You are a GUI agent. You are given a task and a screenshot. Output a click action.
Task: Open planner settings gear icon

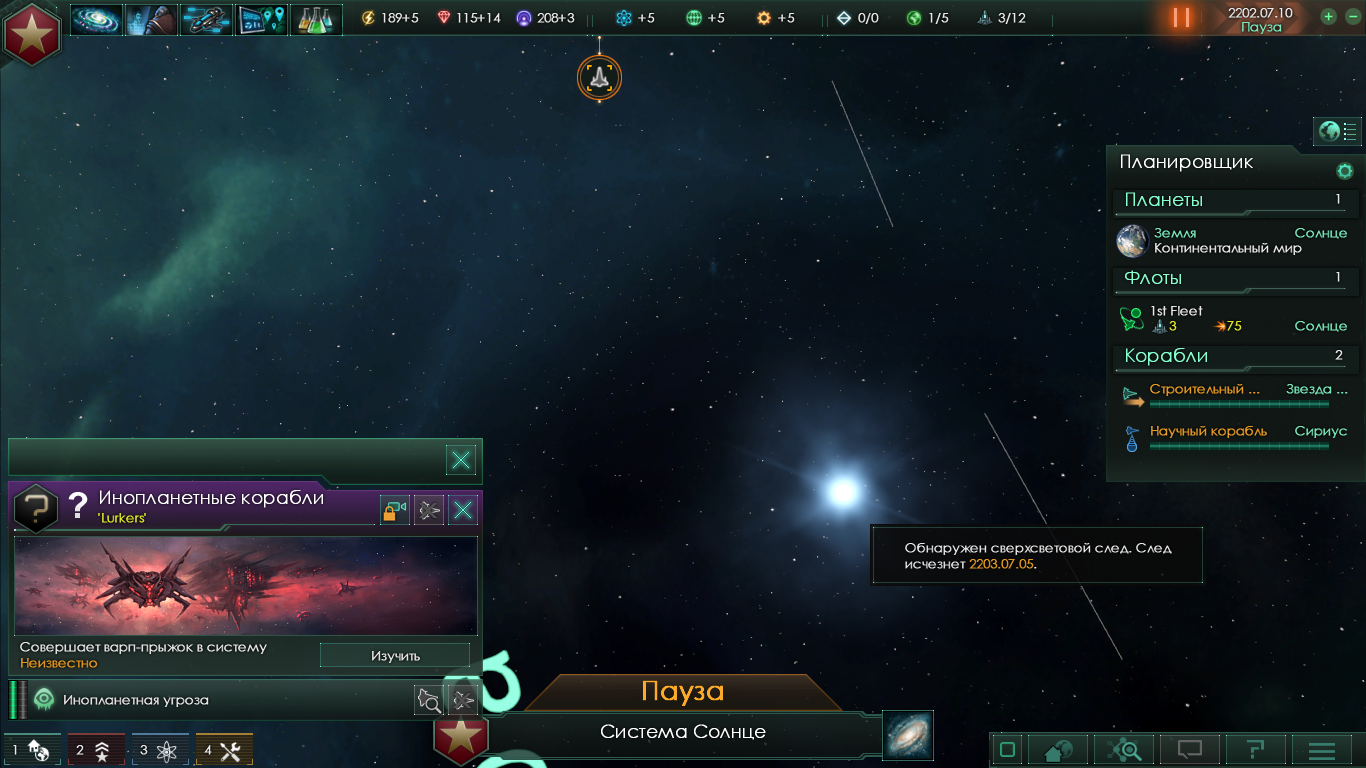[1345, 171]
